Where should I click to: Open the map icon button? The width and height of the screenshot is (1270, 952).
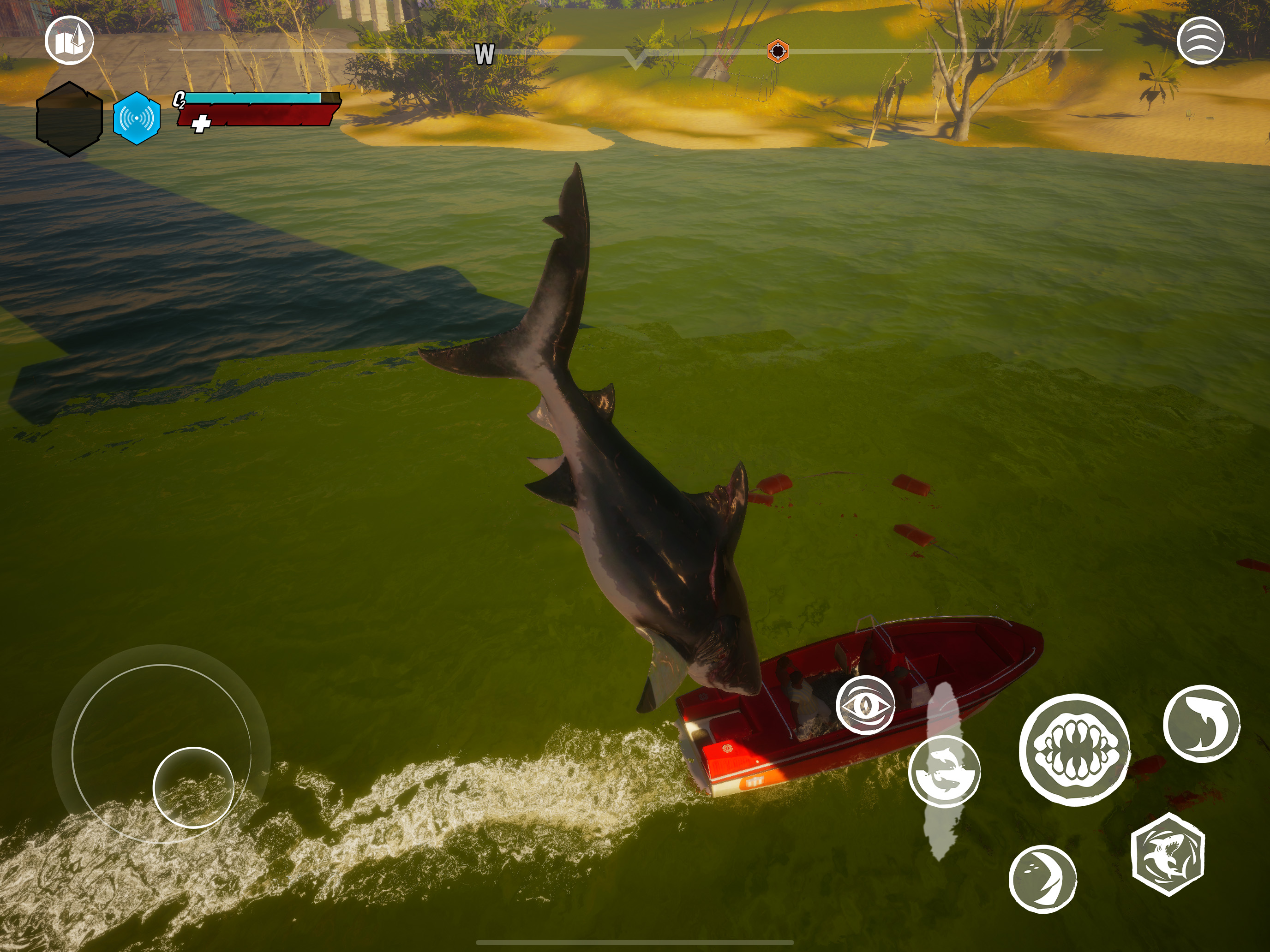[70, 40]
